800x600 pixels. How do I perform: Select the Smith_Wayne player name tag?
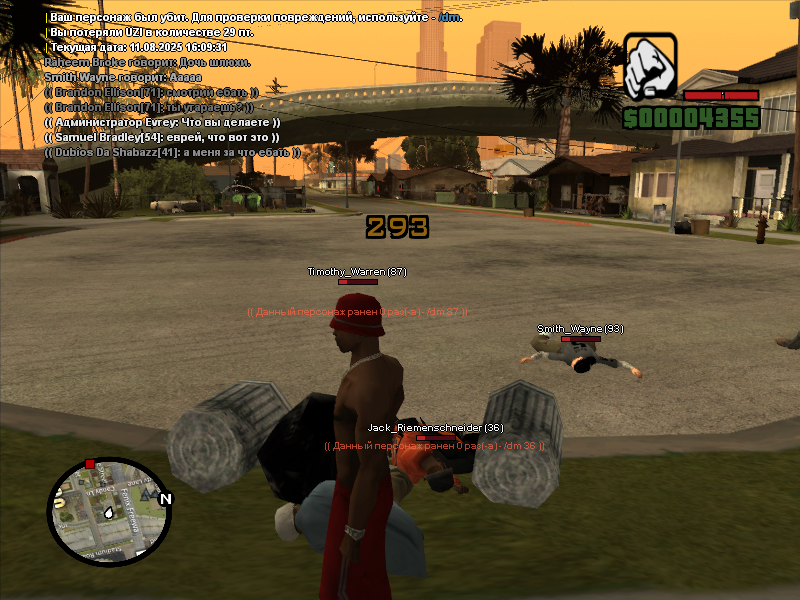click(x=580, y=329)
